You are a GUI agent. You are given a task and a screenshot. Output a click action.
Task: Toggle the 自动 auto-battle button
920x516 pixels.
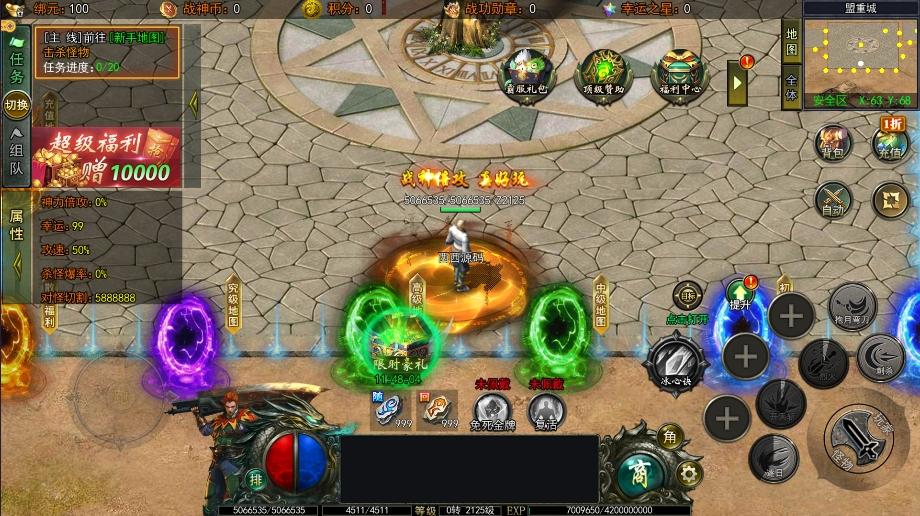point(832,200)
